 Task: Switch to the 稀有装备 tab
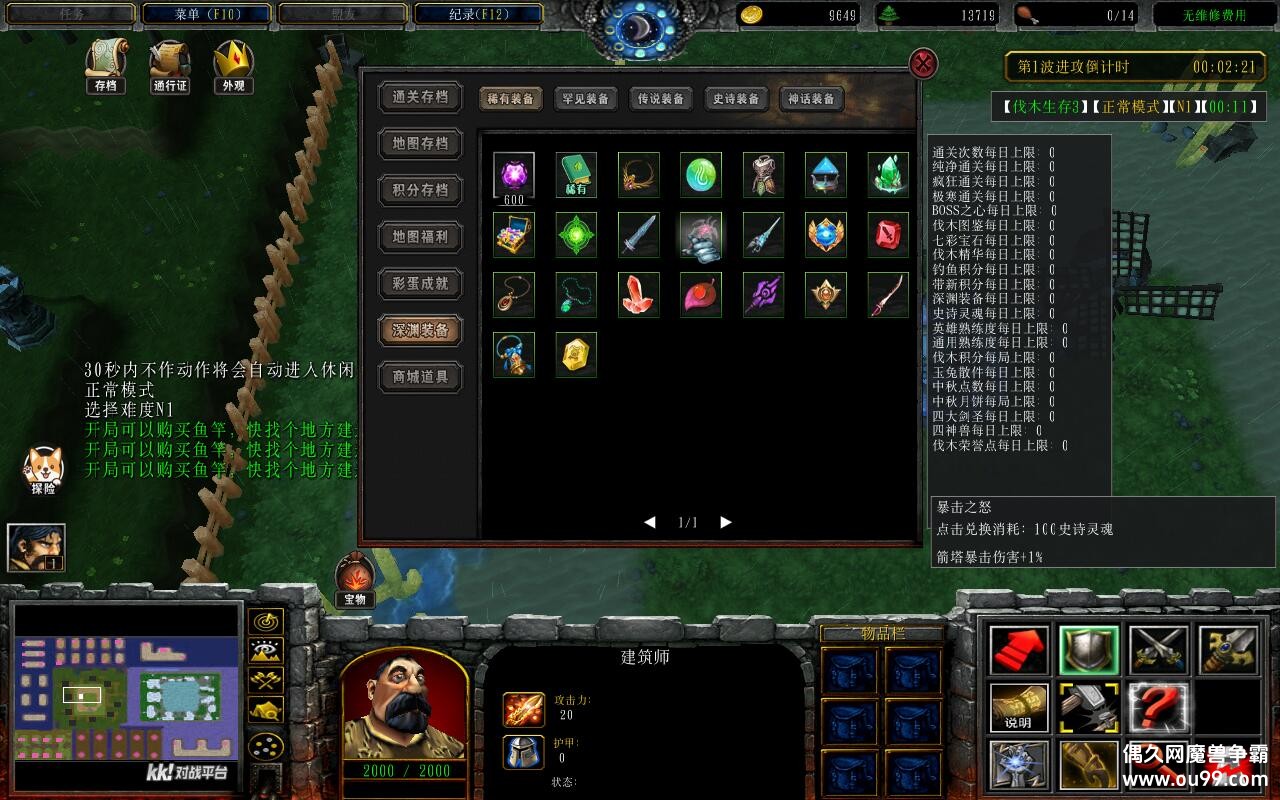[510, 99]
